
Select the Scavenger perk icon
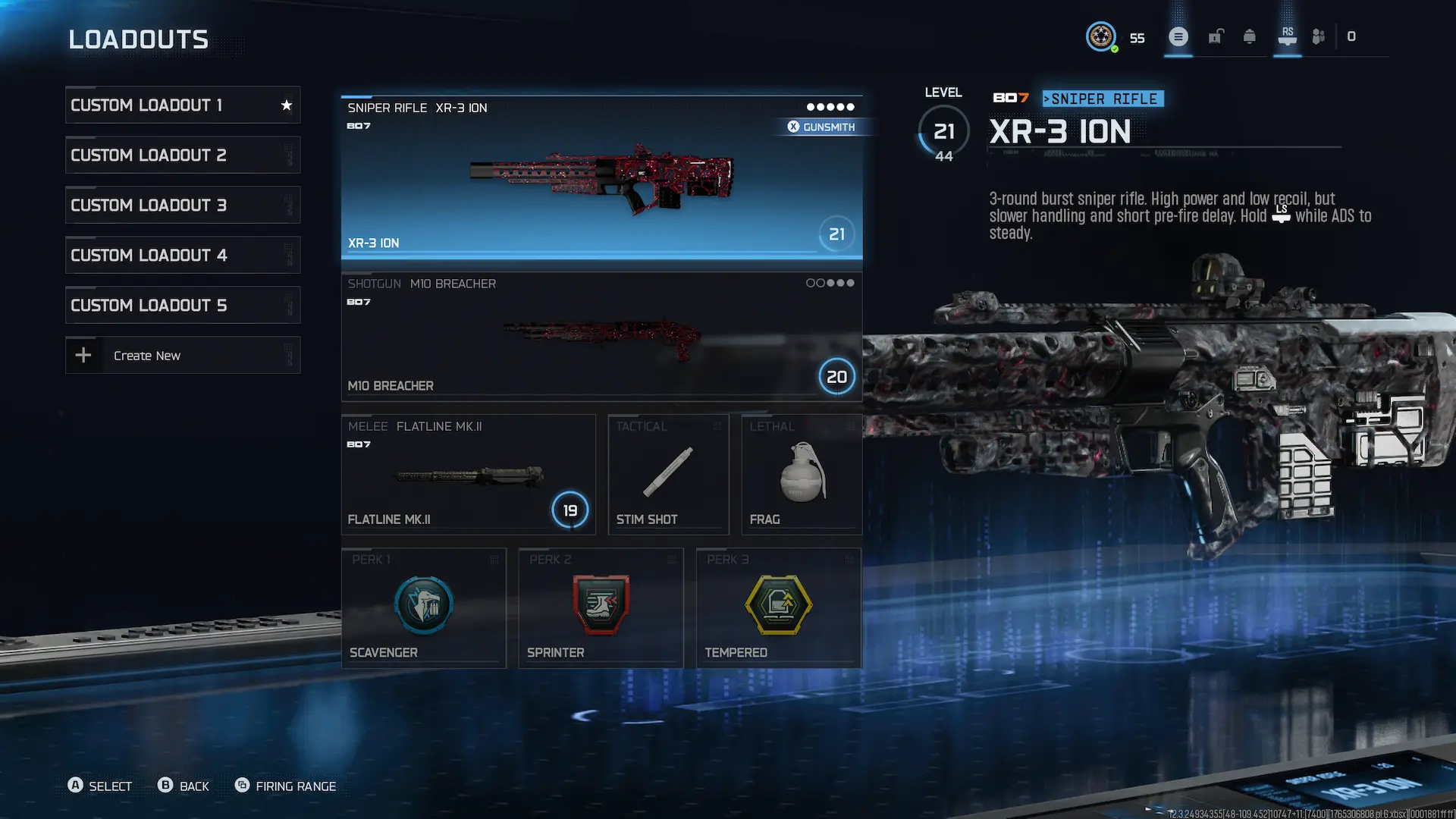click(423, 605)
